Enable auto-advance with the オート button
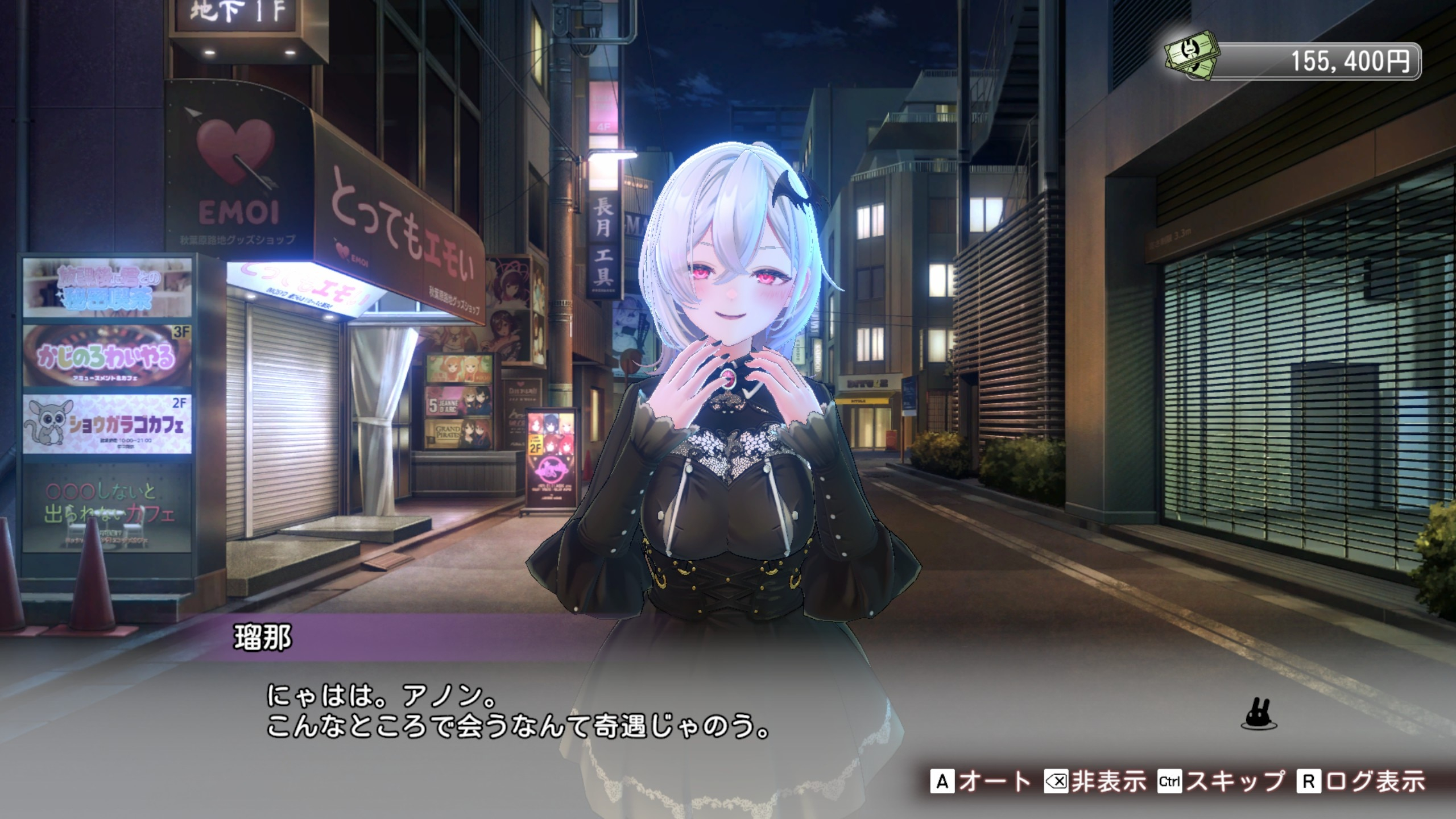1456x819 pixels. (981, 781)
